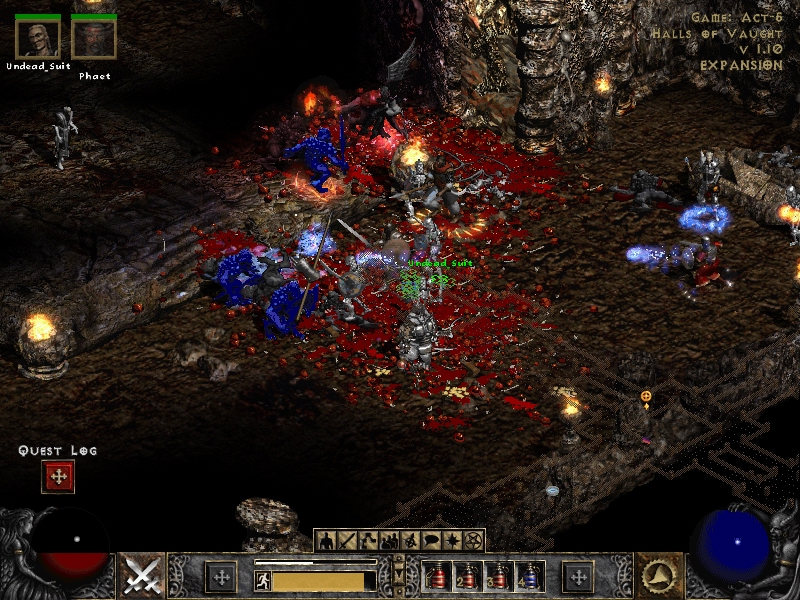Open the crossed-swords attack skill selector
This screenshot has width=800, height=600.
[142, 576]
